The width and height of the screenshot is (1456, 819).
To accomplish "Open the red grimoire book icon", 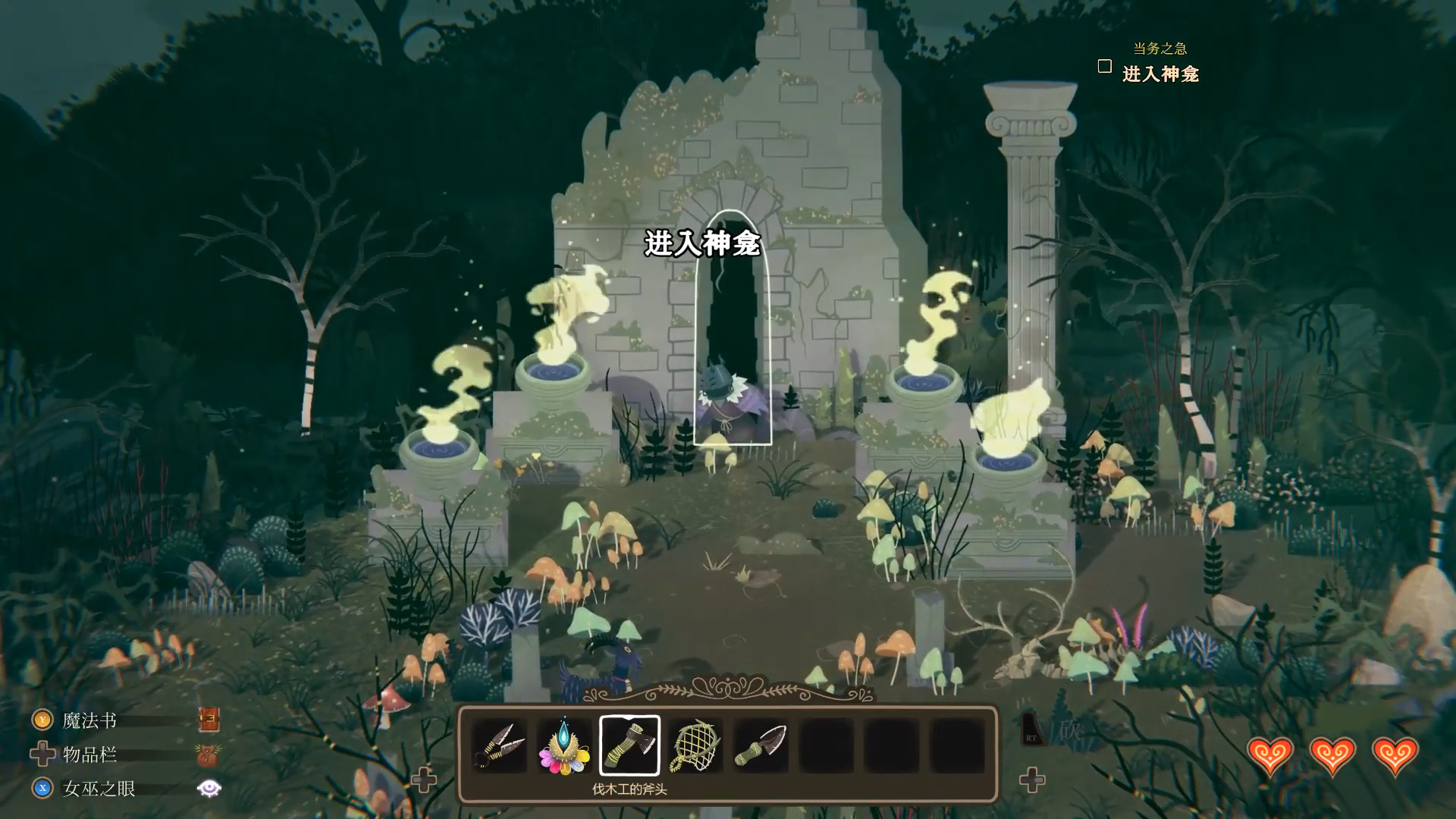I will [209, 719].
